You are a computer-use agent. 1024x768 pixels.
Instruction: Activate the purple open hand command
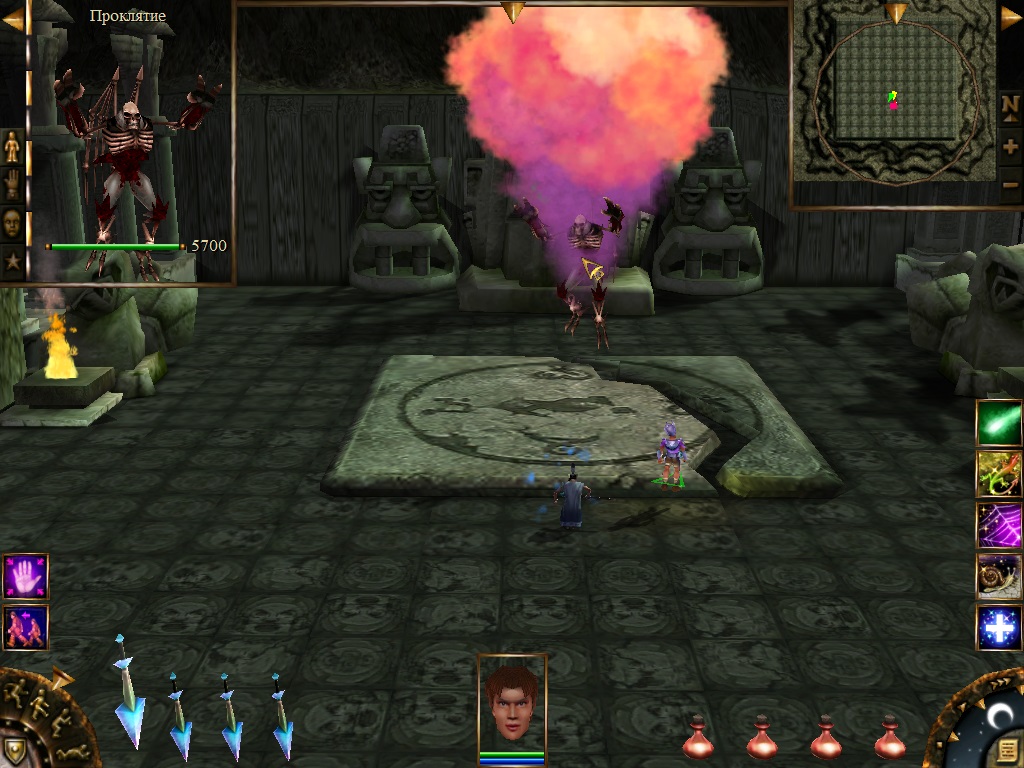(x=25, y=576)
